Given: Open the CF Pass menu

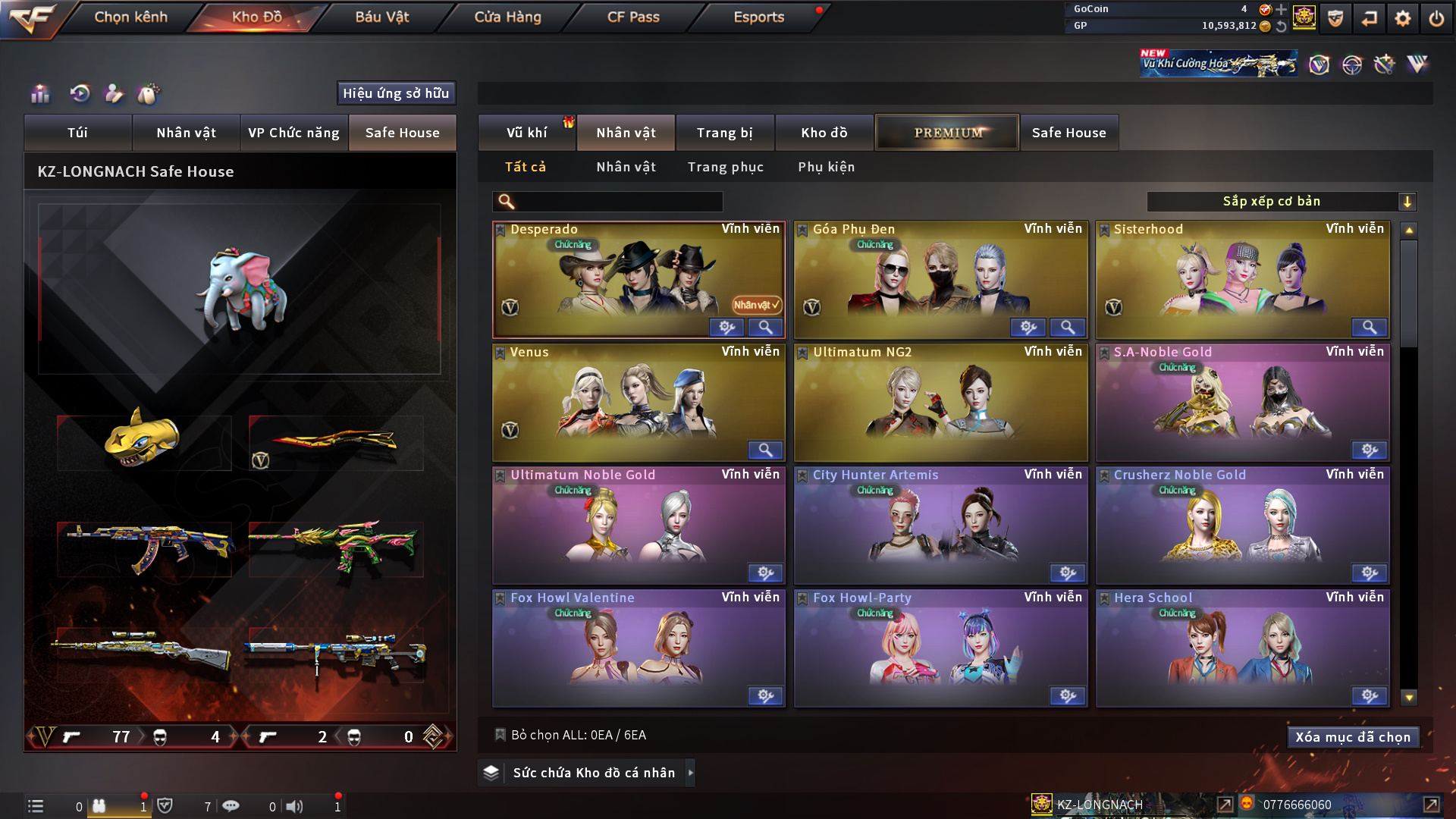Looking at the screenshot, I should [x=633, y=17].
